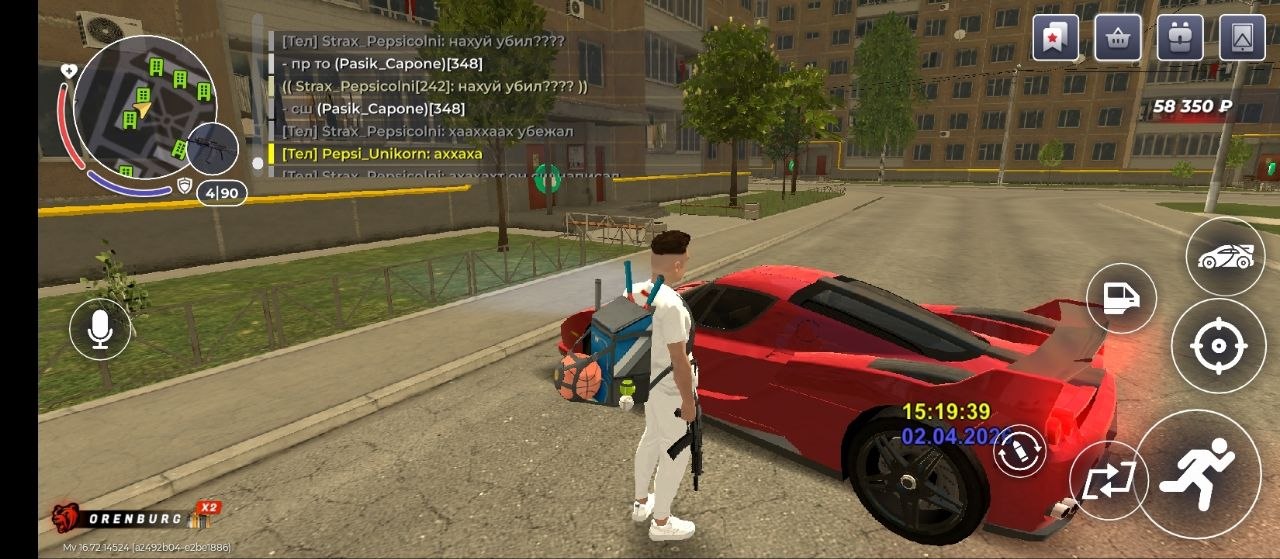Image resolution: width=1280 pixels, height=559 pixels.
Task: Open the tablet menu
Action: [x=1242, y=38]
